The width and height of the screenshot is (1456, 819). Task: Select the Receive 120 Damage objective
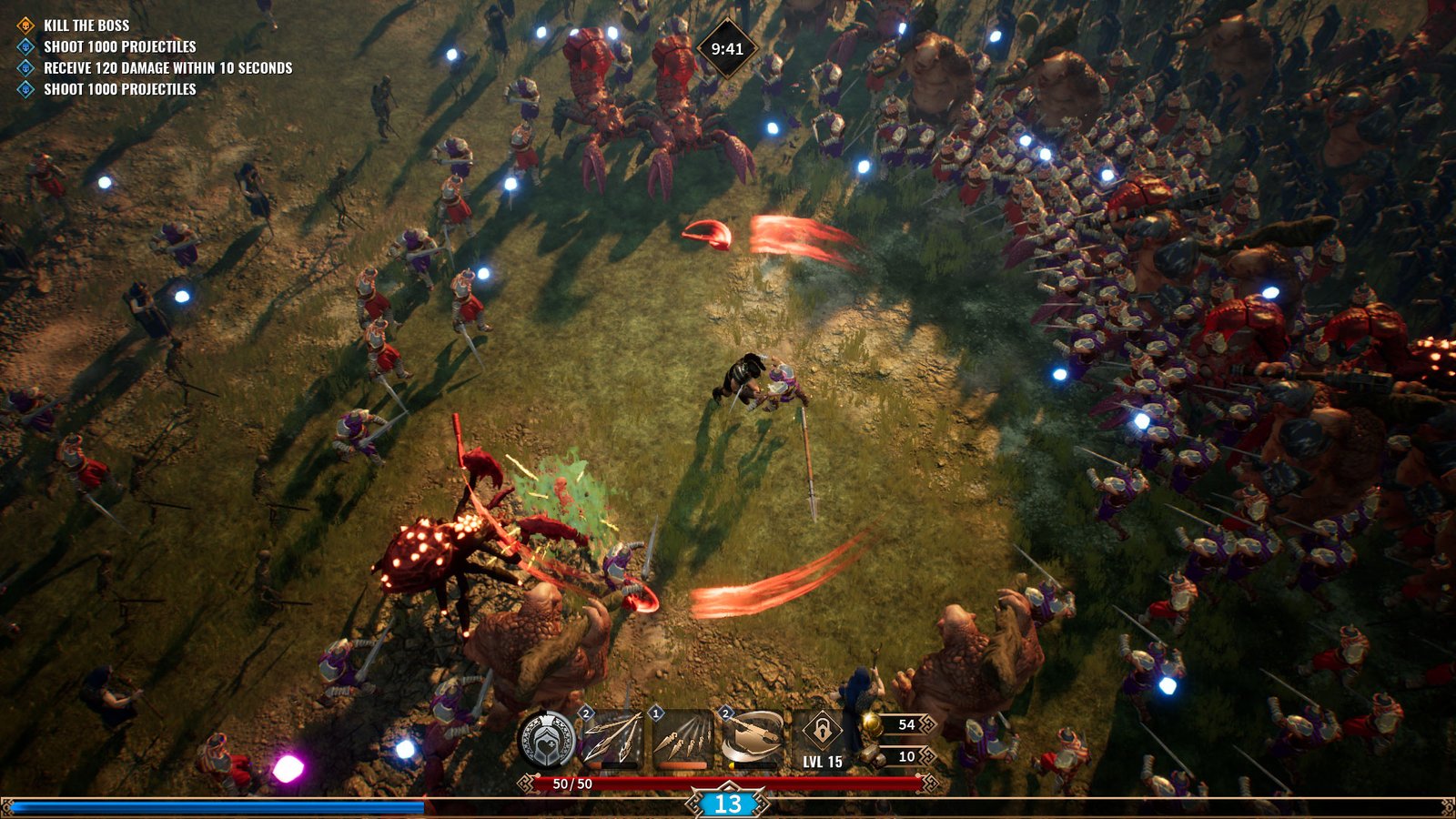167,68
